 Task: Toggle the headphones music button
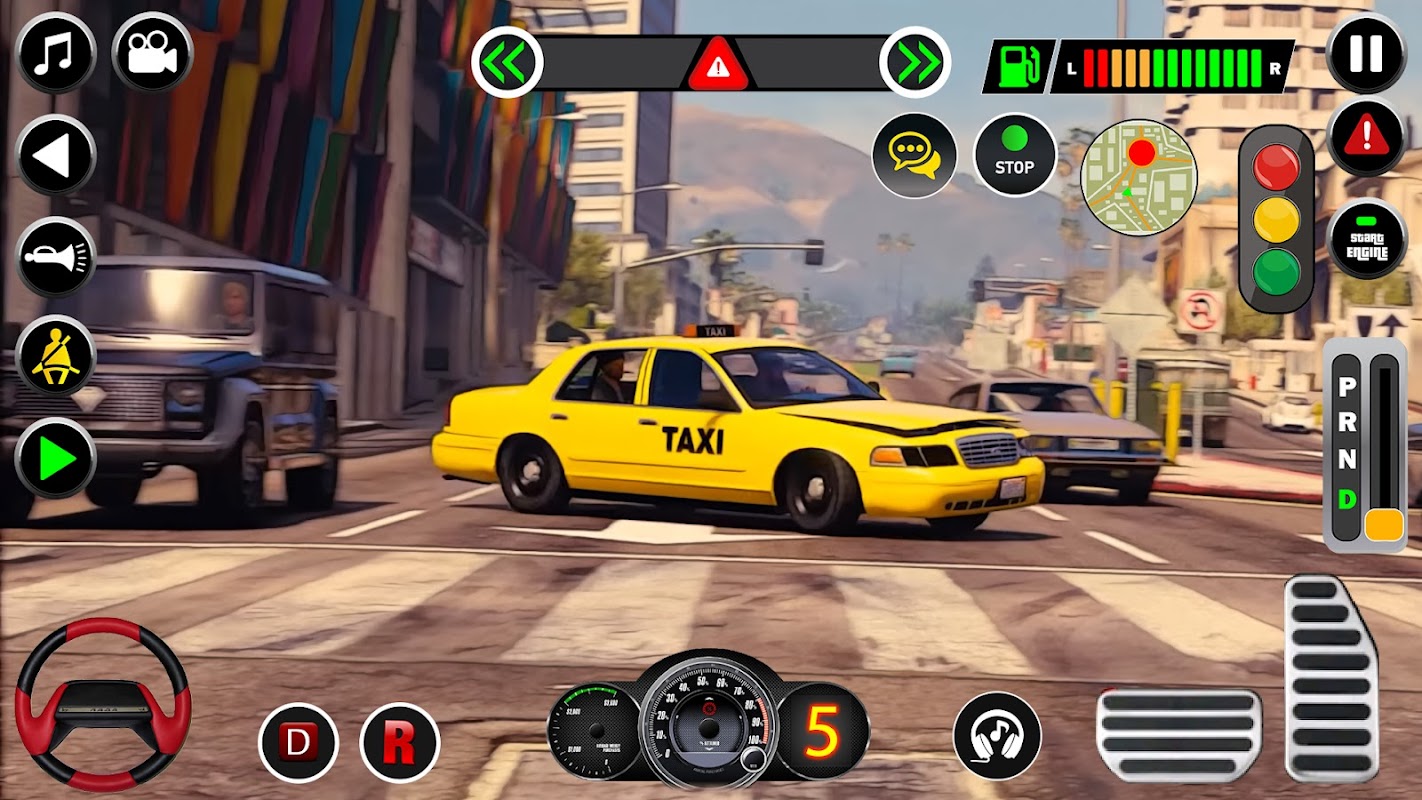coord(996,735)
